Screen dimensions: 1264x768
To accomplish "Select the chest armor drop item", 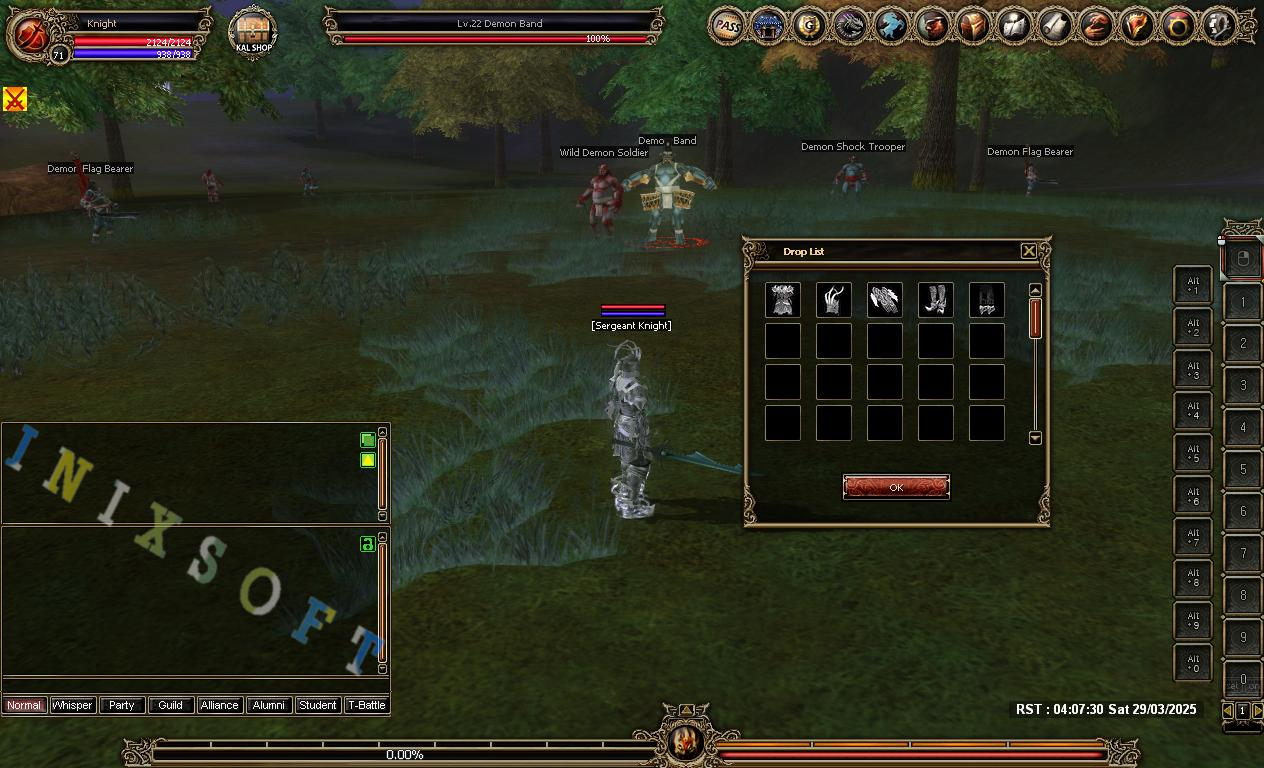I will [782, 300].
